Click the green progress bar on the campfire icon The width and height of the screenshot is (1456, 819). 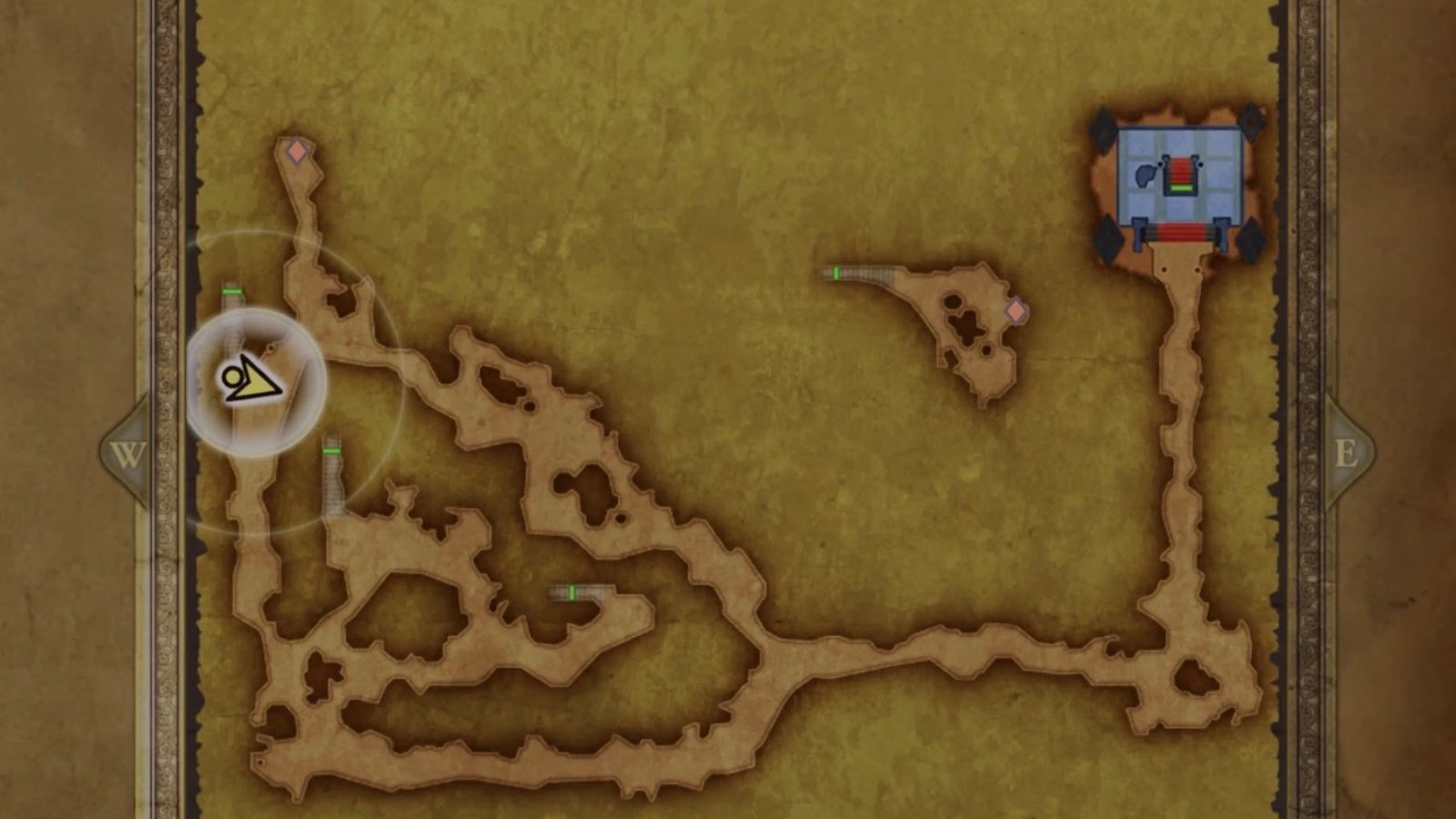pyautogui.click(x=1181, y=188)
